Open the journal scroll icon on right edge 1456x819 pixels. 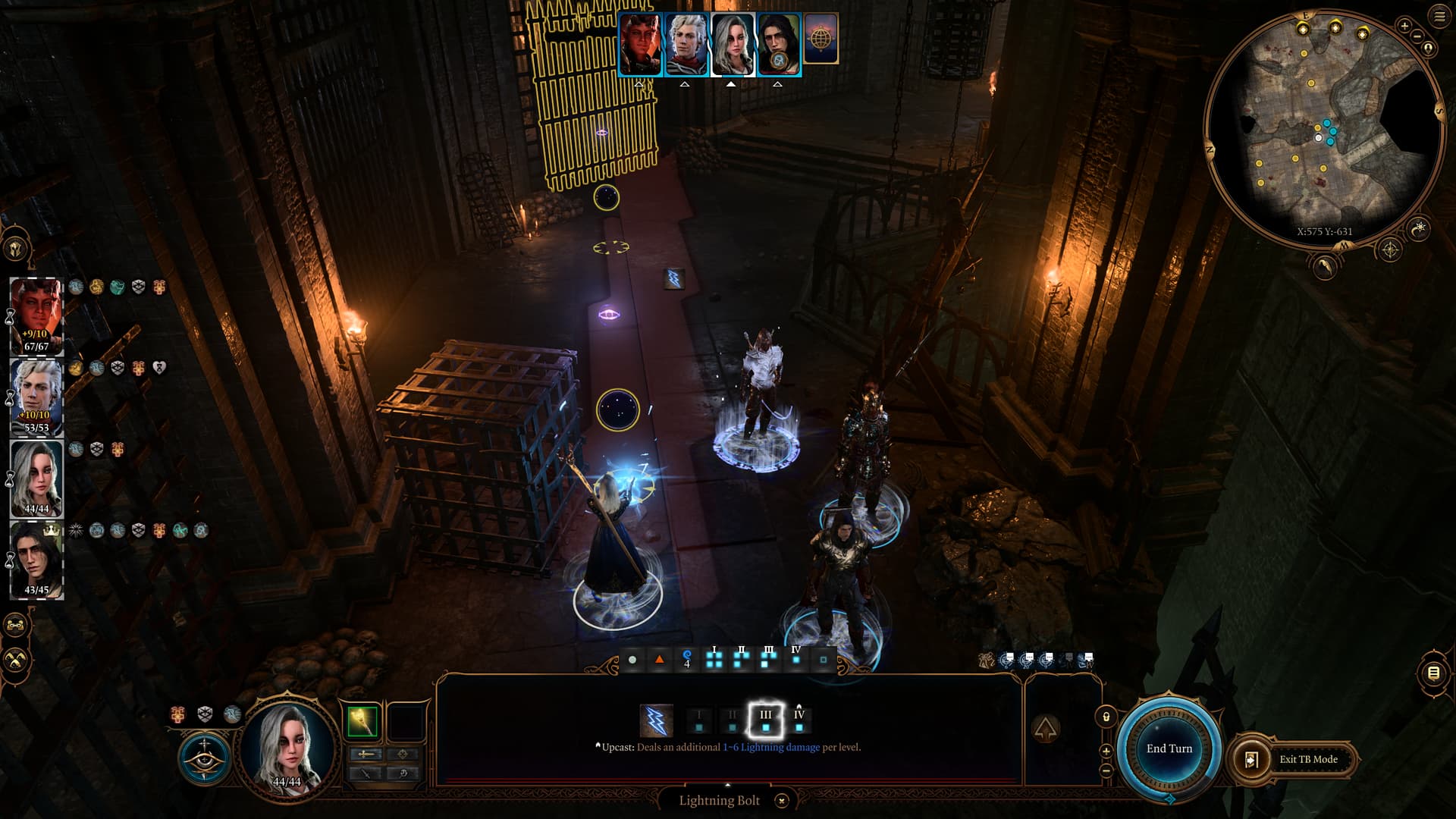[x=1433, y=673]
